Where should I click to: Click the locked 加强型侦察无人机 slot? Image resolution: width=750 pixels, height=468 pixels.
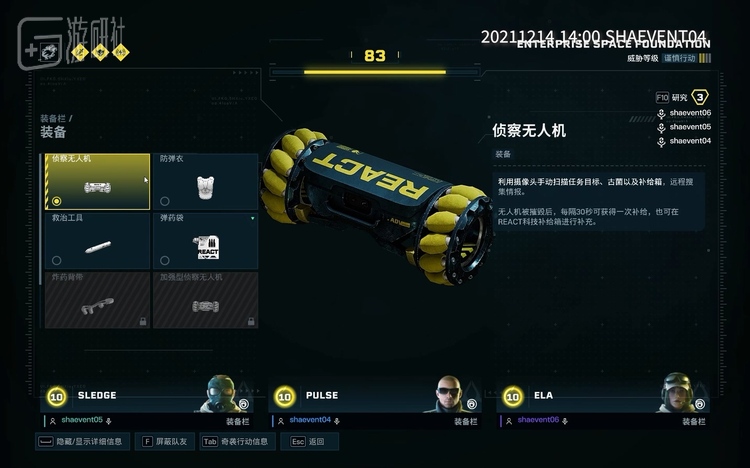coord(205,299)
